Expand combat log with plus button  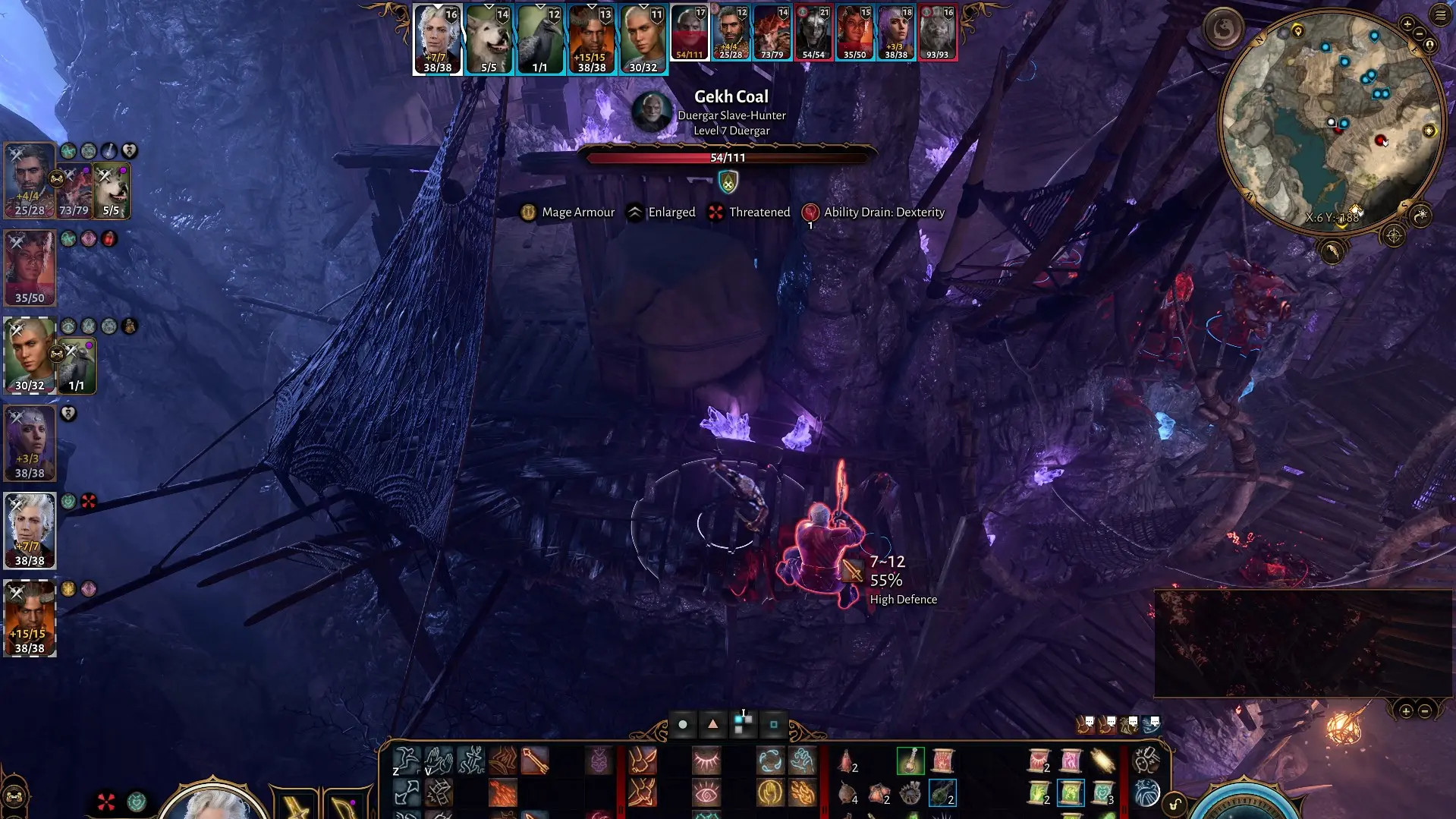1406,711
